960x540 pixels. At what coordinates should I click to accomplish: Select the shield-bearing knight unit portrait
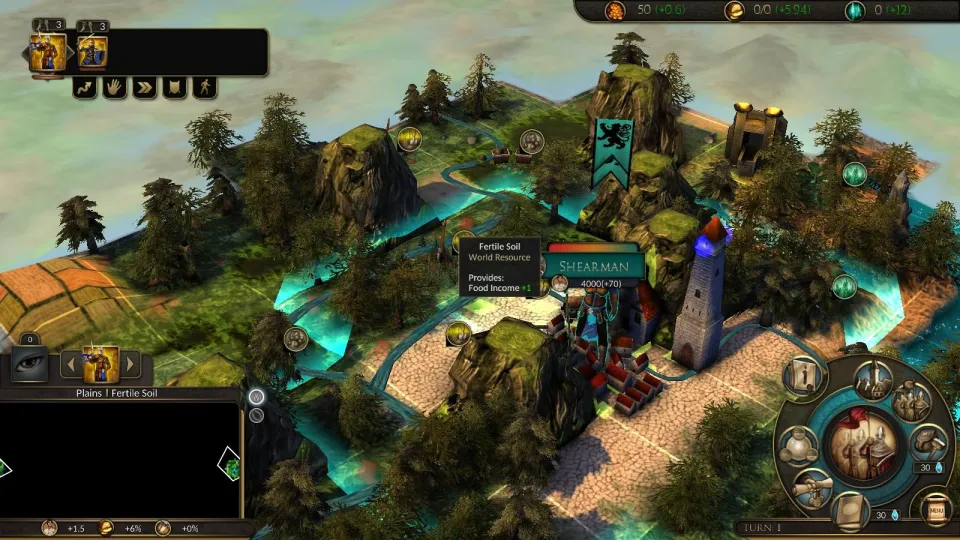[x=92, y=52]
